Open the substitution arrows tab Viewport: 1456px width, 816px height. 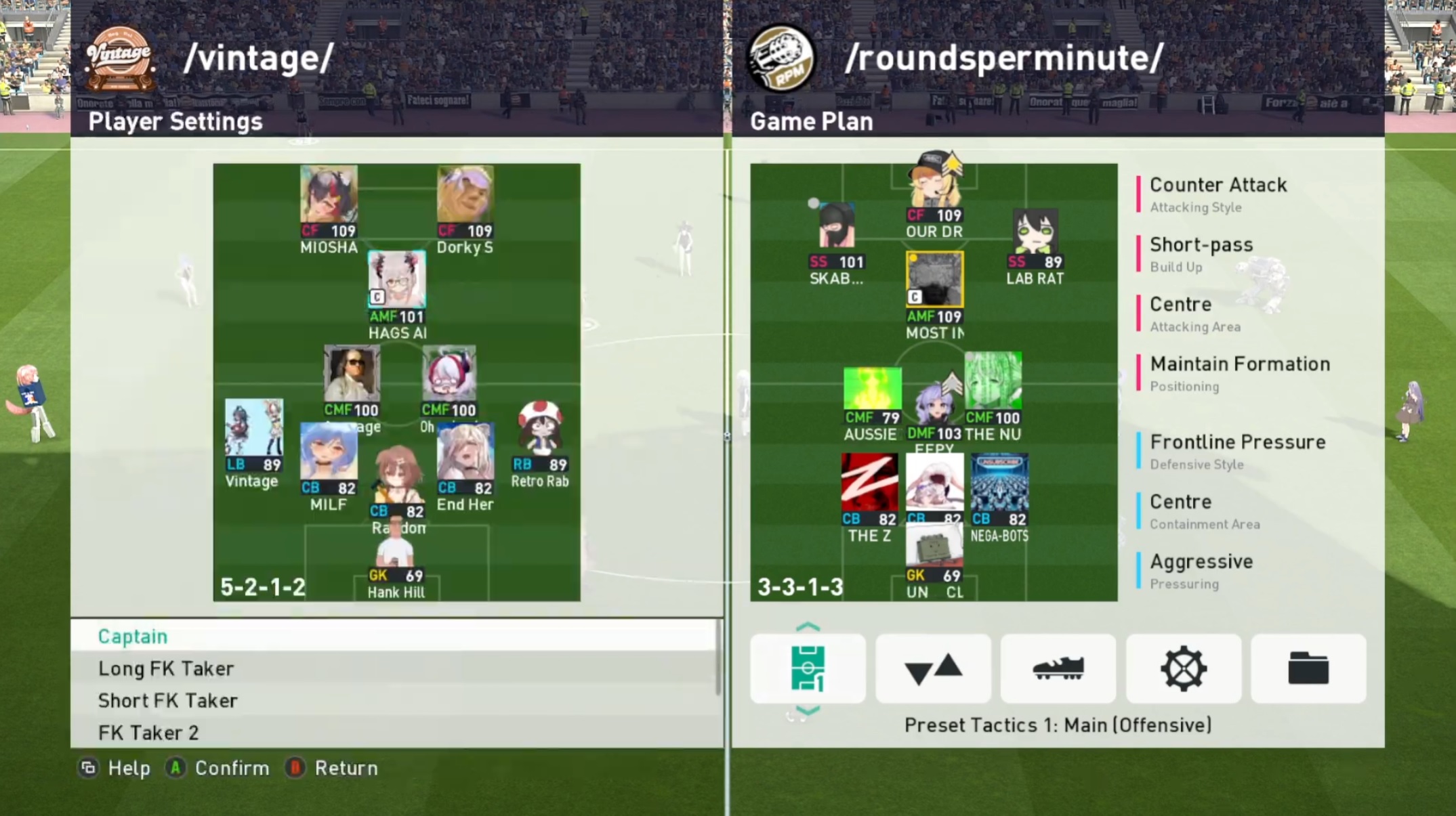click(x=933, y=668)
